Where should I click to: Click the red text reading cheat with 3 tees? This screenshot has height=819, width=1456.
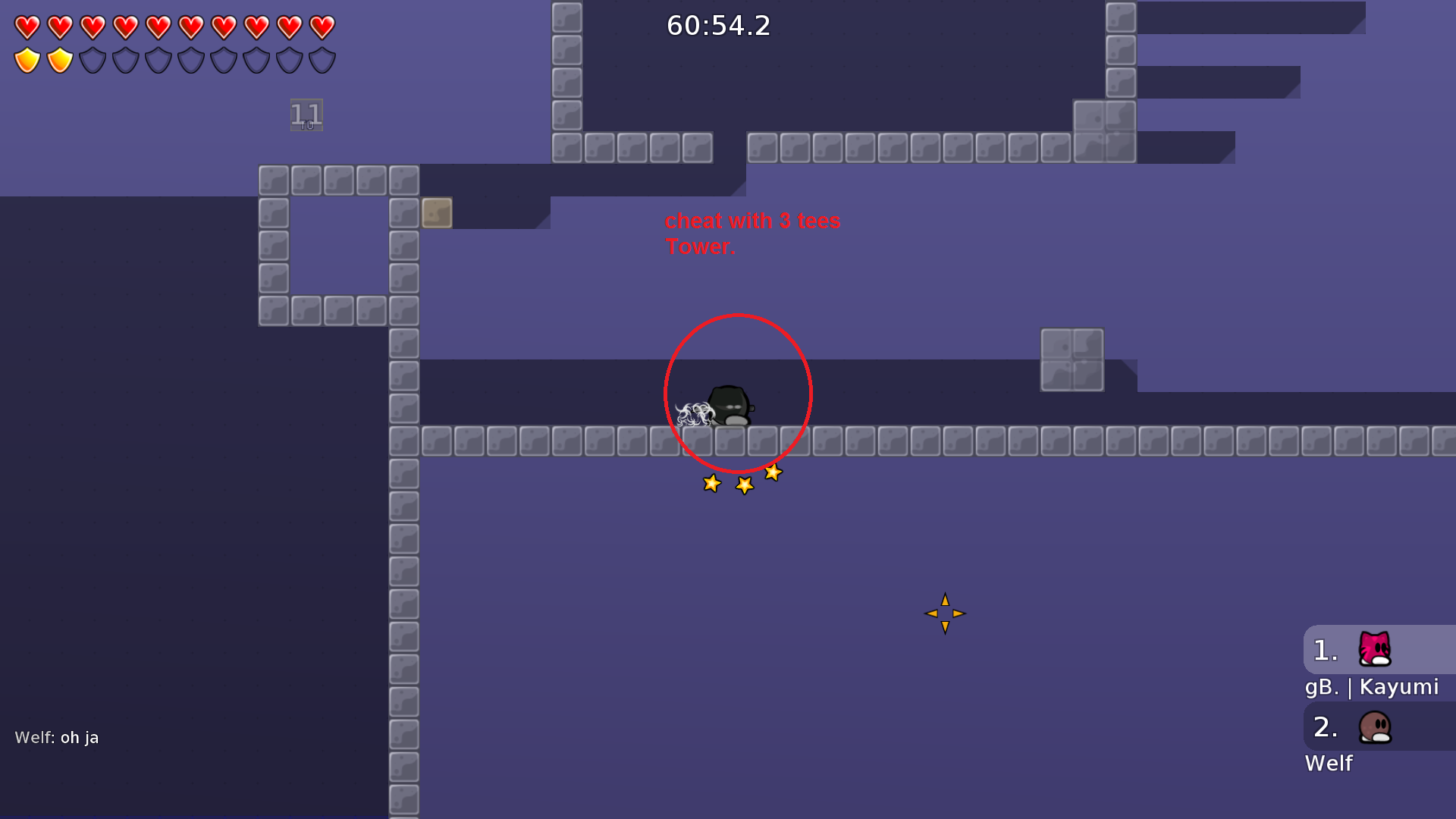point(752,221)
